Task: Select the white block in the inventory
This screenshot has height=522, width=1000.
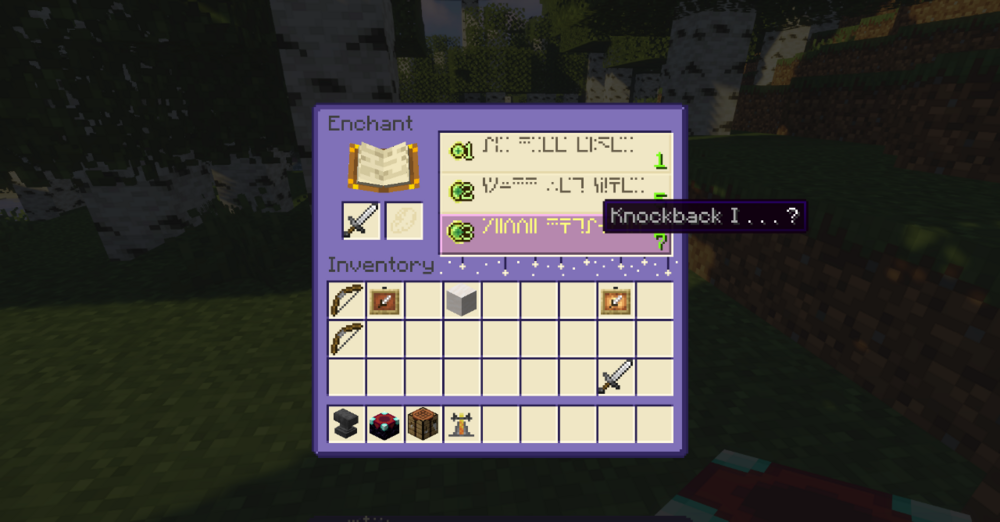Action: 462,299
